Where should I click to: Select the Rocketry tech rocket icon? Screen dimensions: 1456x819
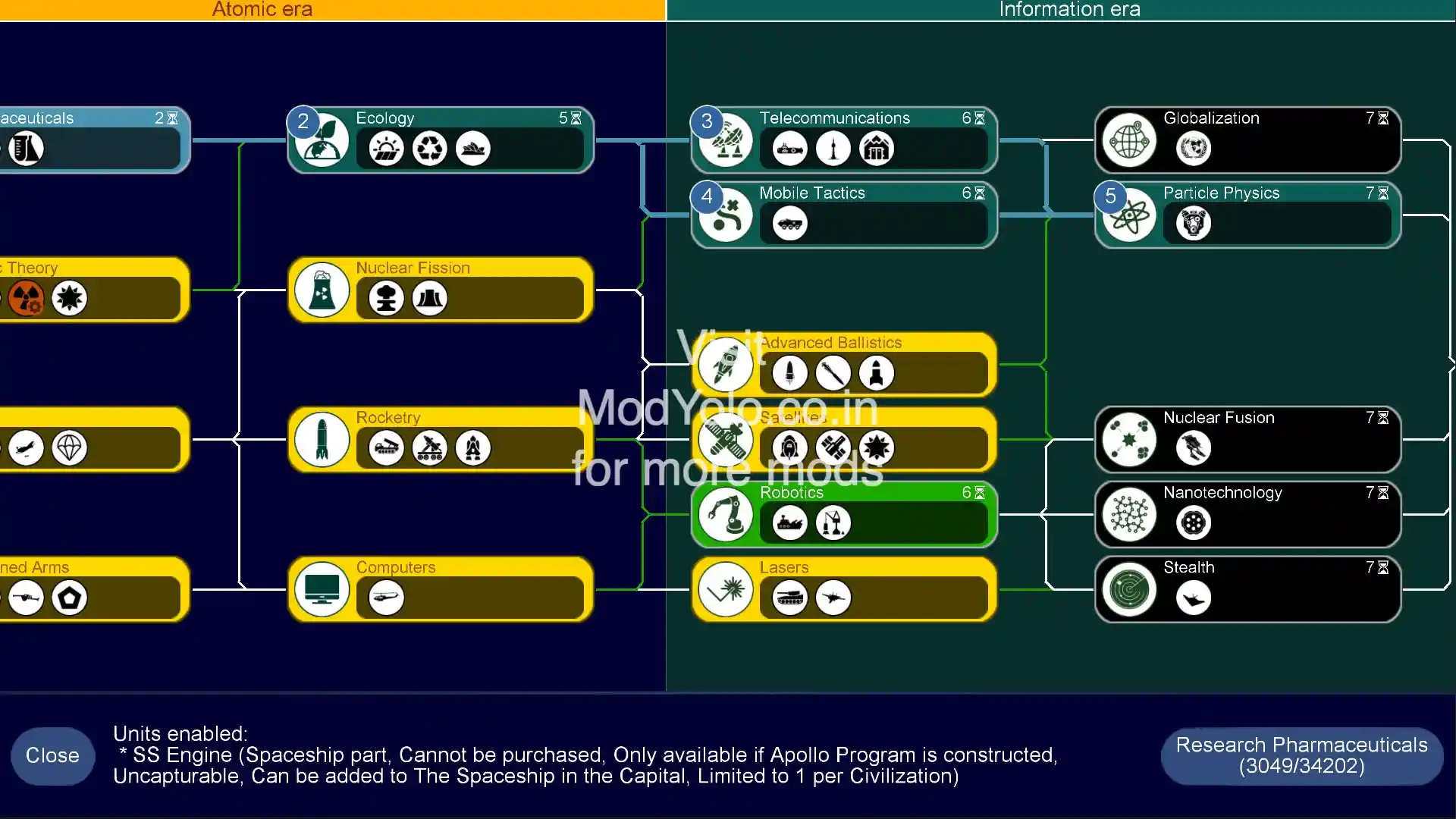[x=322, y=440]
